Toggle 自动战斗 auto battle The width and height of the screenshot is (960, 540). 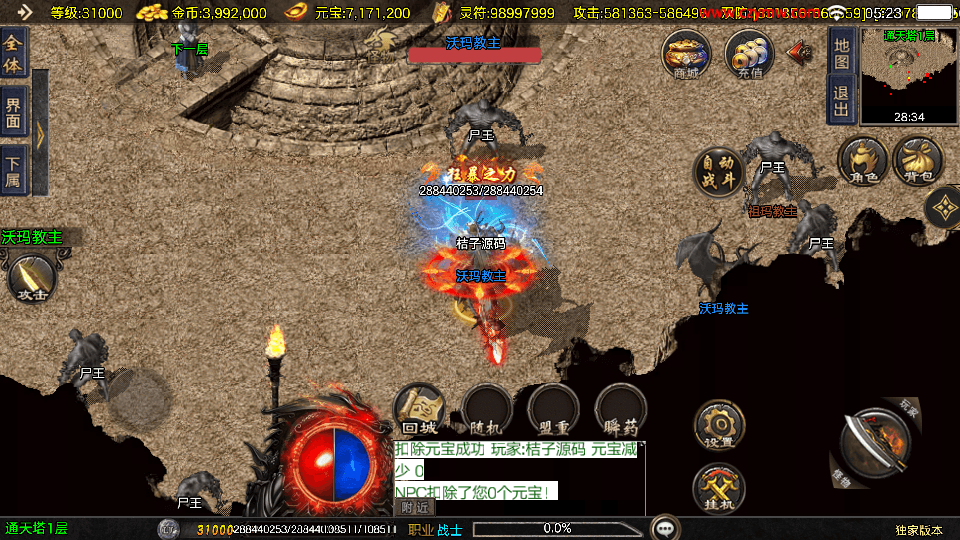tap(718, 172)
